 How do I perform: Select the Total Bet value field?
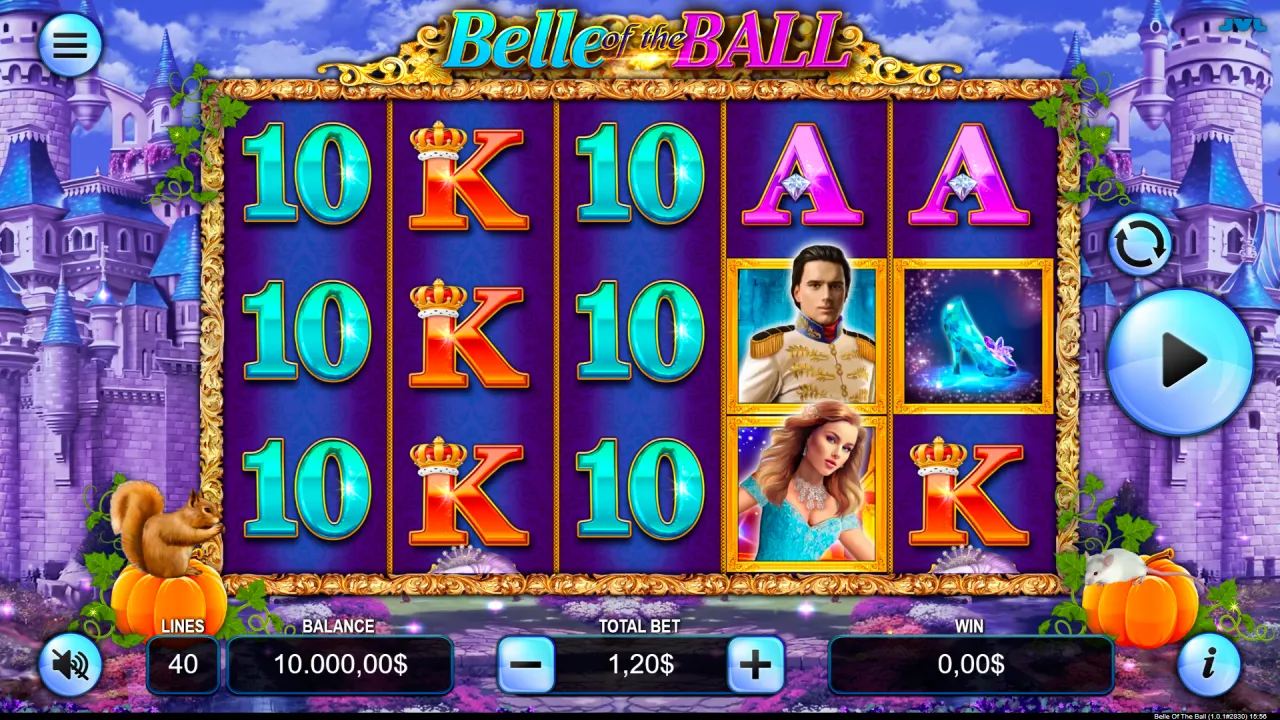point(640,663)
